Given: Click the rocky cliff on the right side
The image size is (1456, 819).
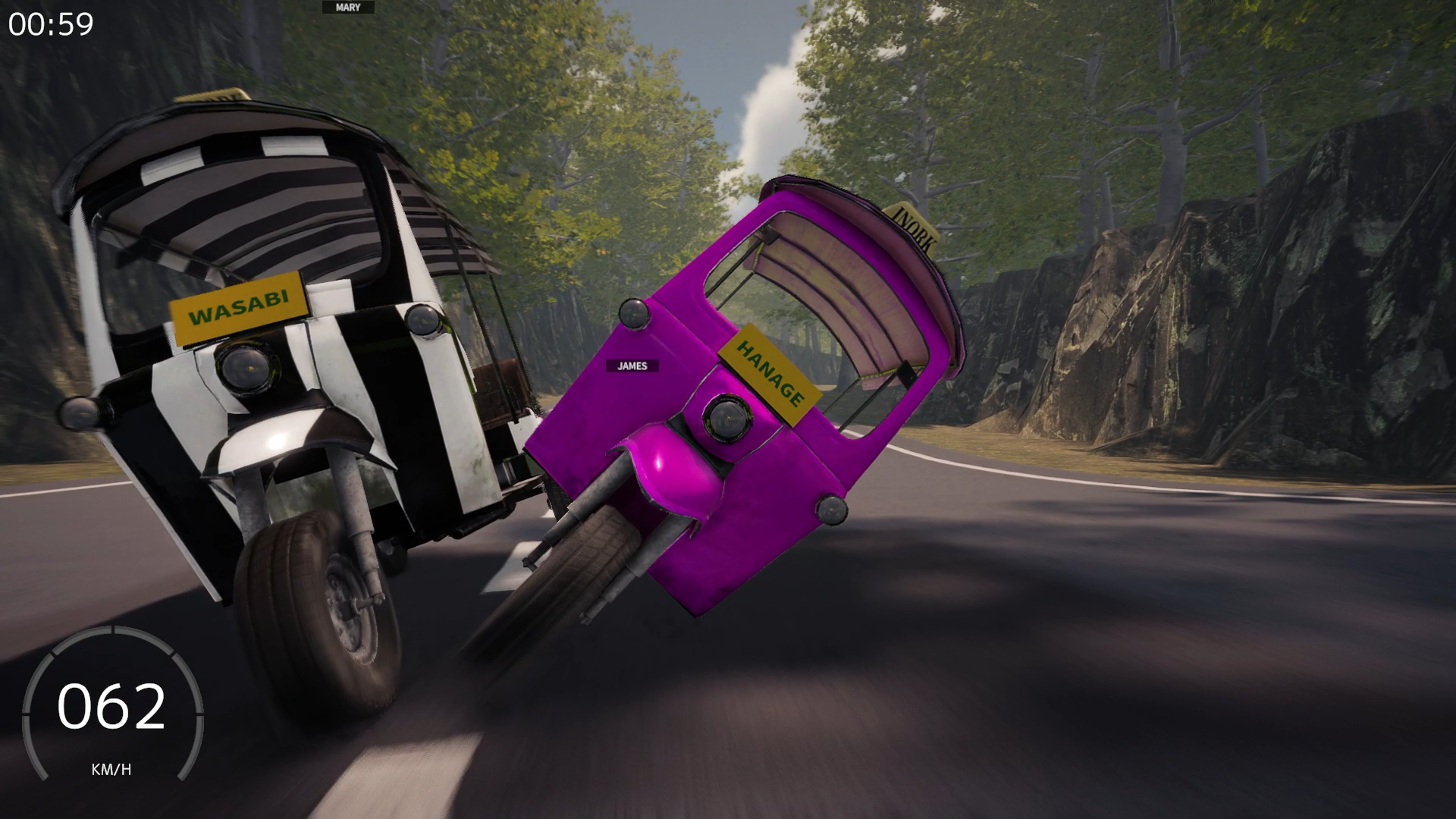Looking at the screenshot, I should tap(1213, 341).
